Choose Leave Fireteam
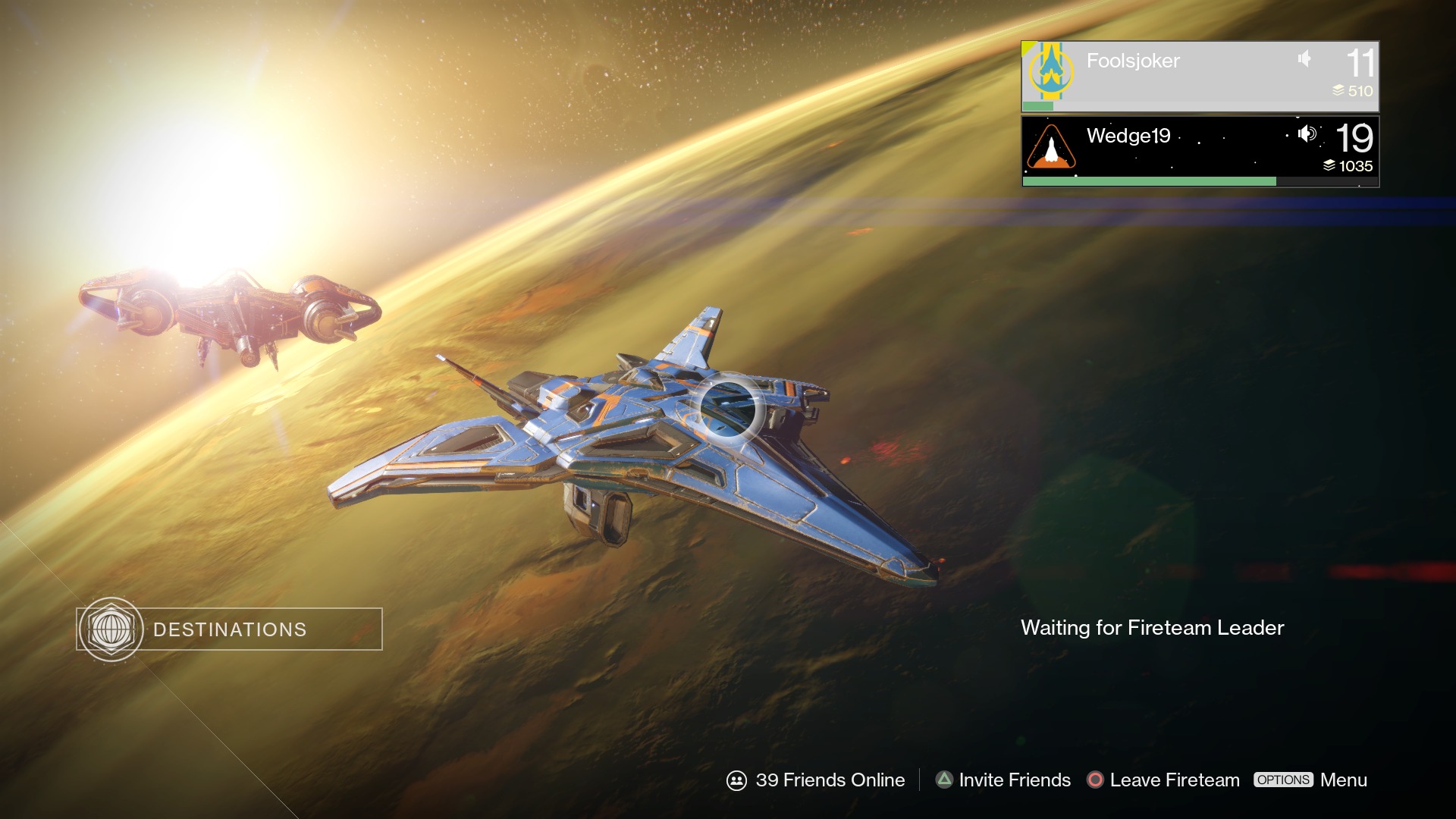Viewport: 1456px width, 819px height. coord(1163,780)
